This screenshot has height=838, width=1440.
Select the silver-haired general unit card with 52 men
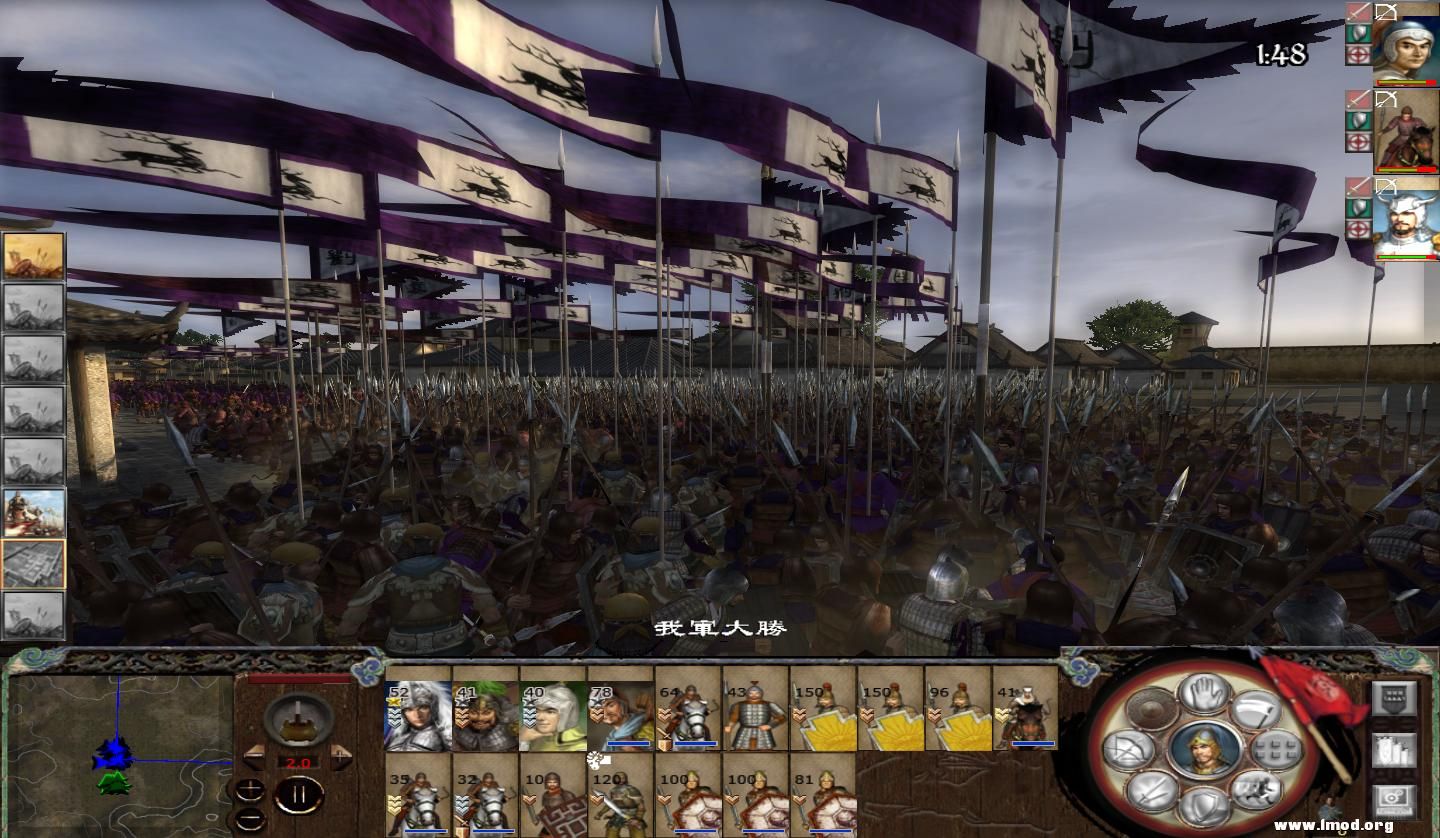click(x=418, y=716)
